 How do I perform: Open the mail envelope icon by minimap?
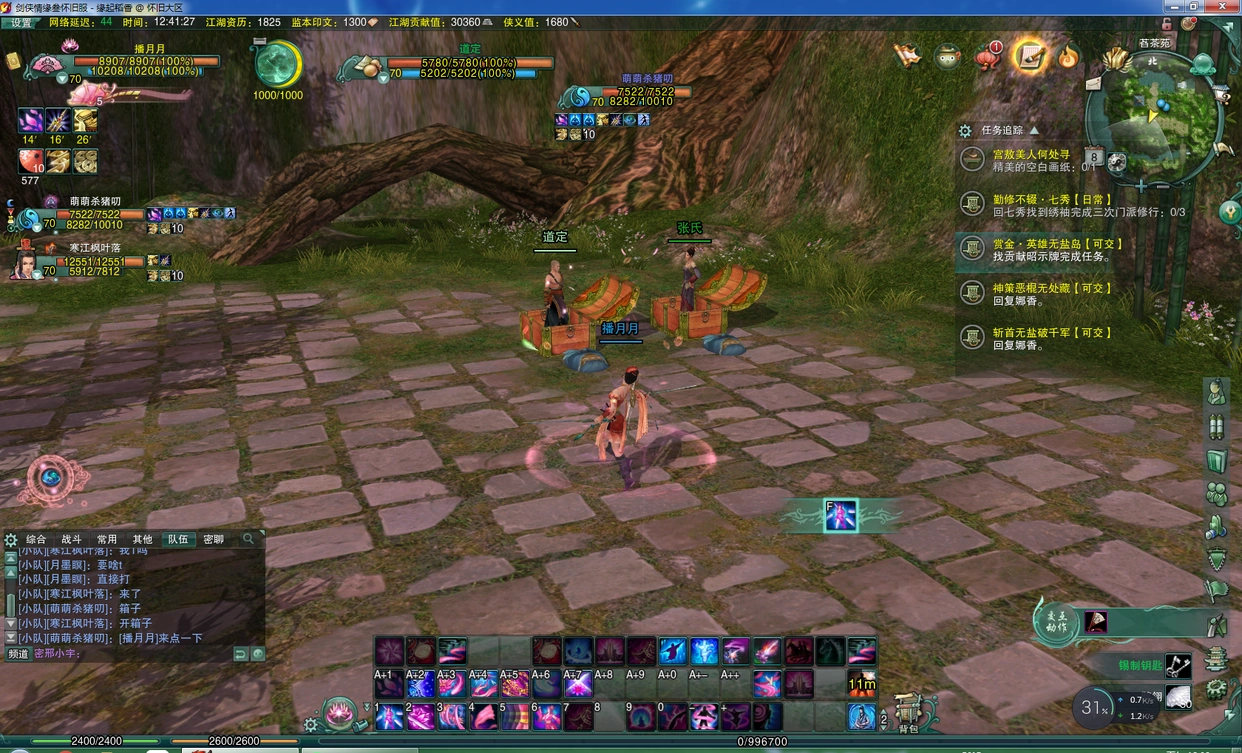tap(1093, 84)
